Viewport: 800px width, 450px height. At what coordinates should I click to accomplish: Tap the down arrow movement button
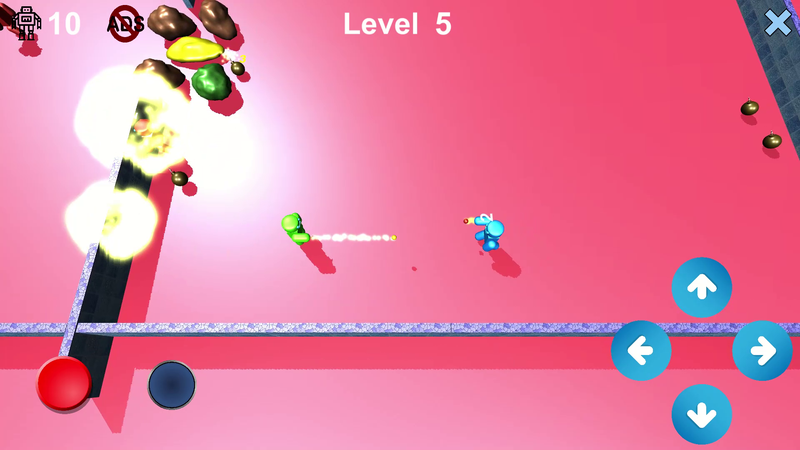pos(701,414)
